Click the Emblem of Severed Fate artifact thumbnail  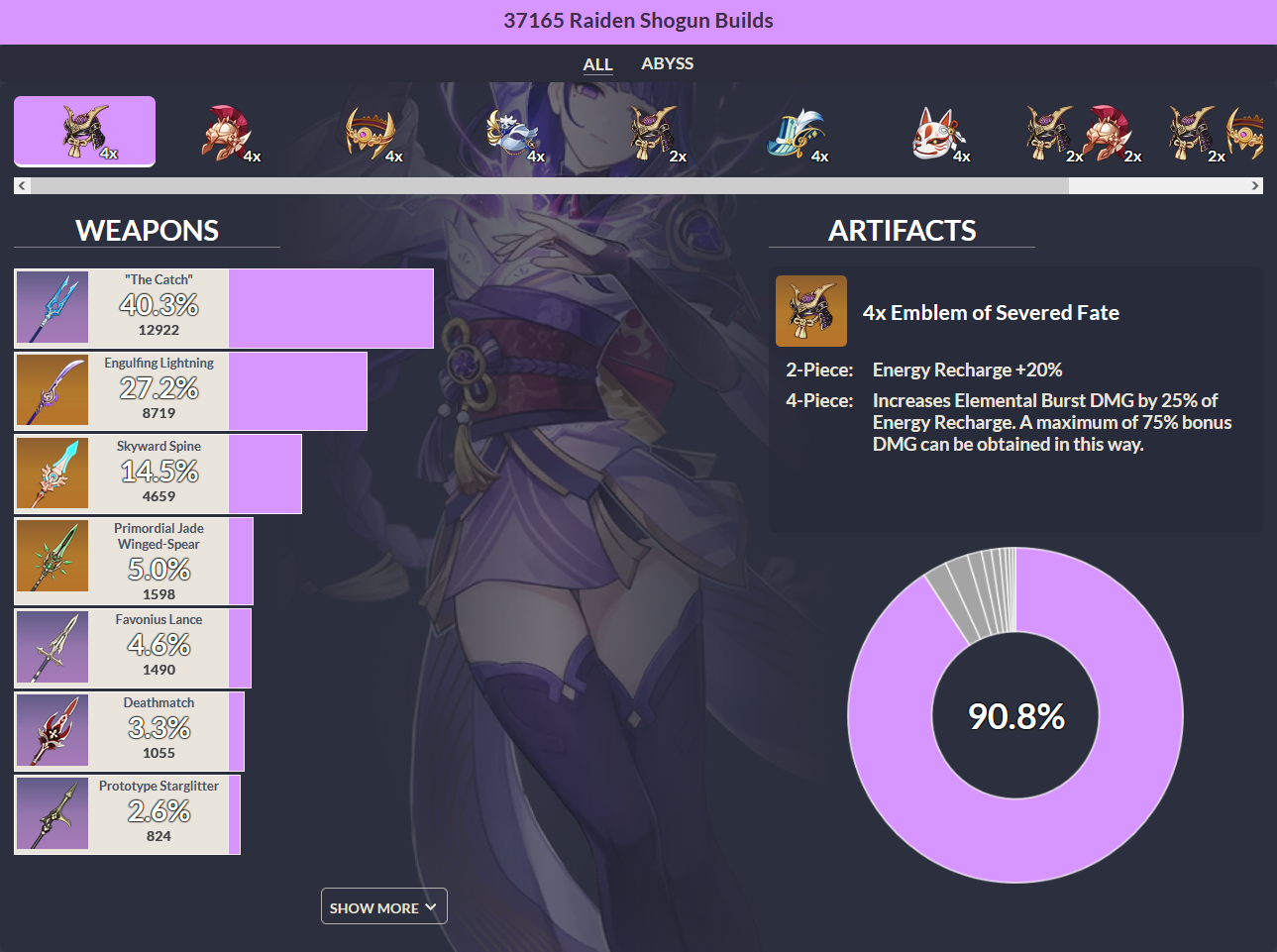pyautogui.click(x=811, y=310)
